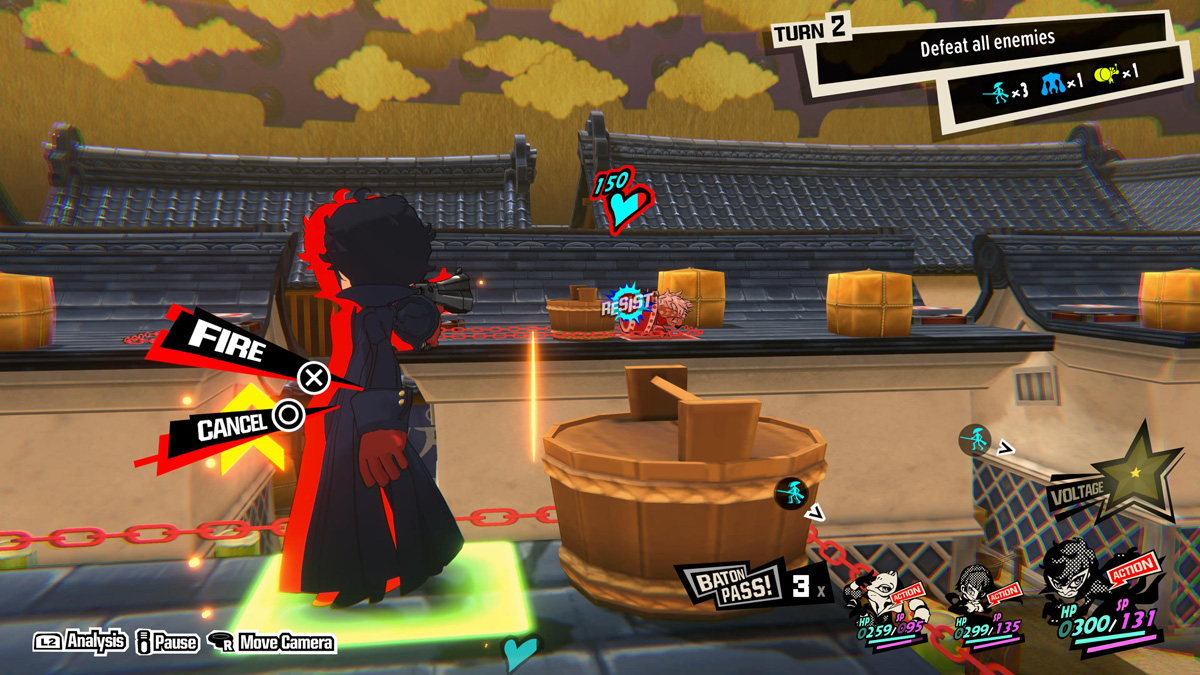Open the Pause menu
This screenshot has width=1200, height=675.
click(x=166, y=642)
